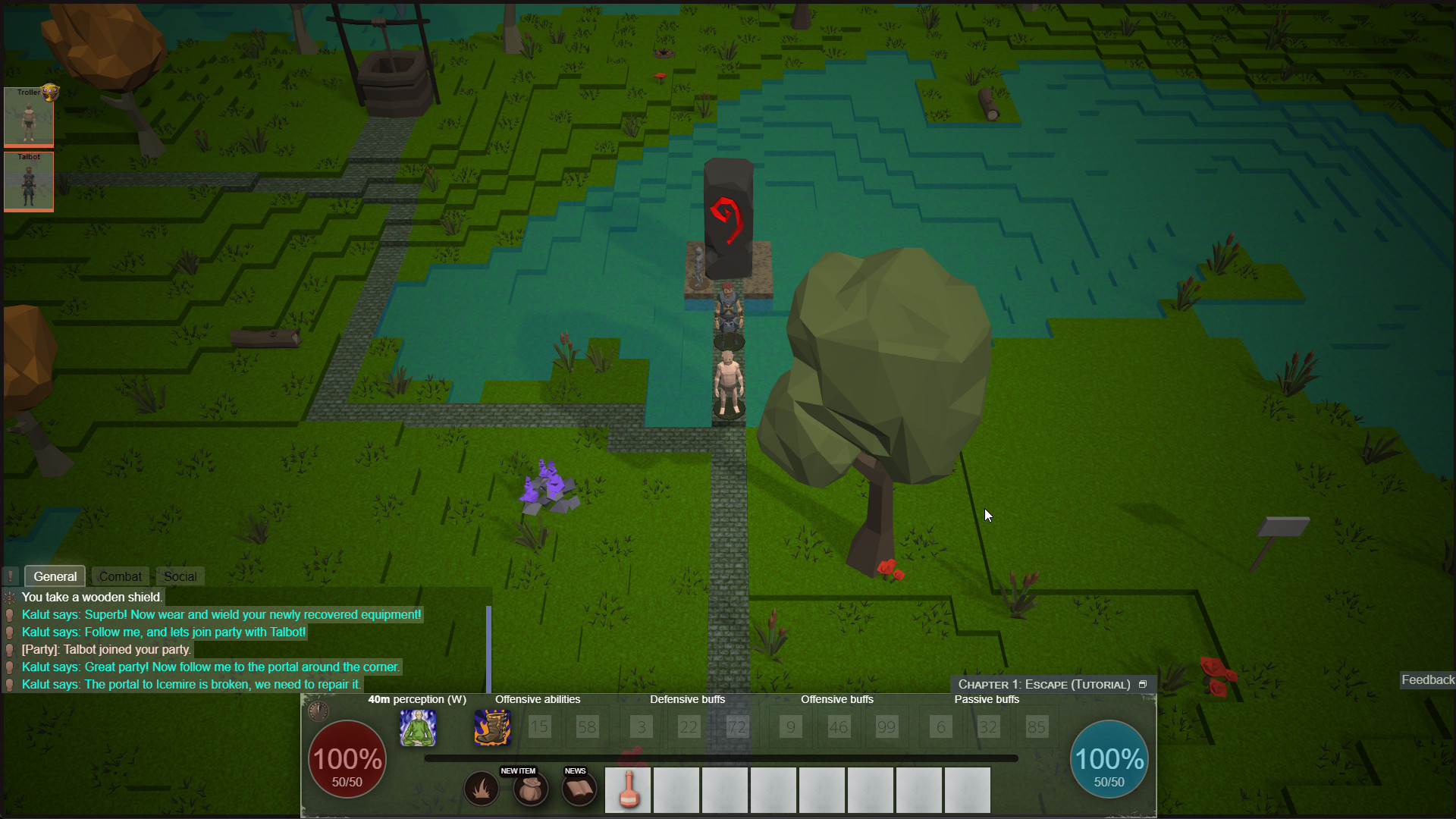Switch to the Social chat tab
This screenshot has width=1456, height=819.
click(x=179, y=576)
